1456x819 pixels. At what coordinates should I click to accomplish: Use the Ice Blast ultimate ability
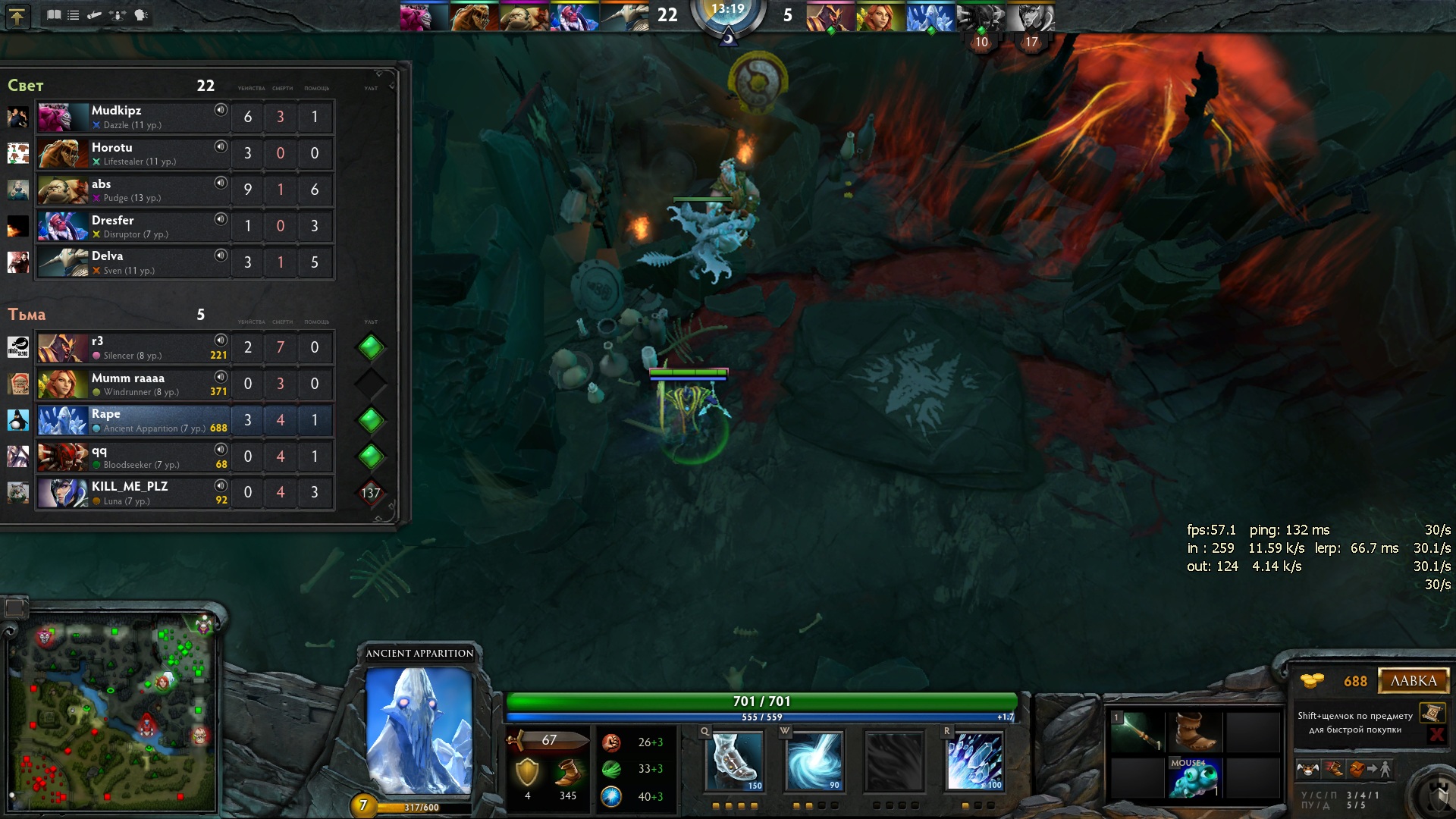tap(974, 761)
